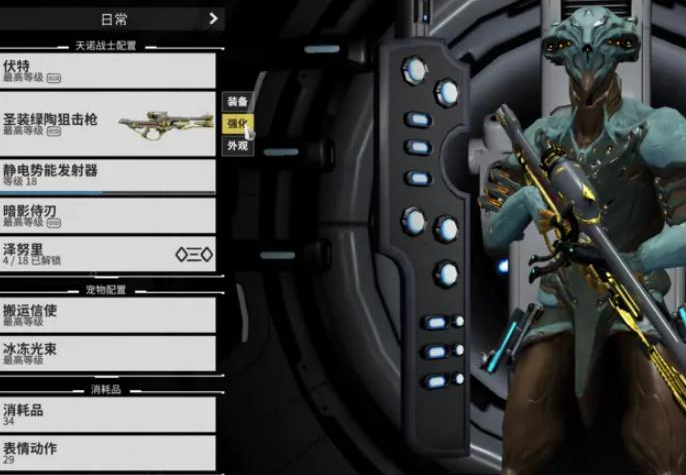Open the 泽努里 focus school slot

click(107, 253)
